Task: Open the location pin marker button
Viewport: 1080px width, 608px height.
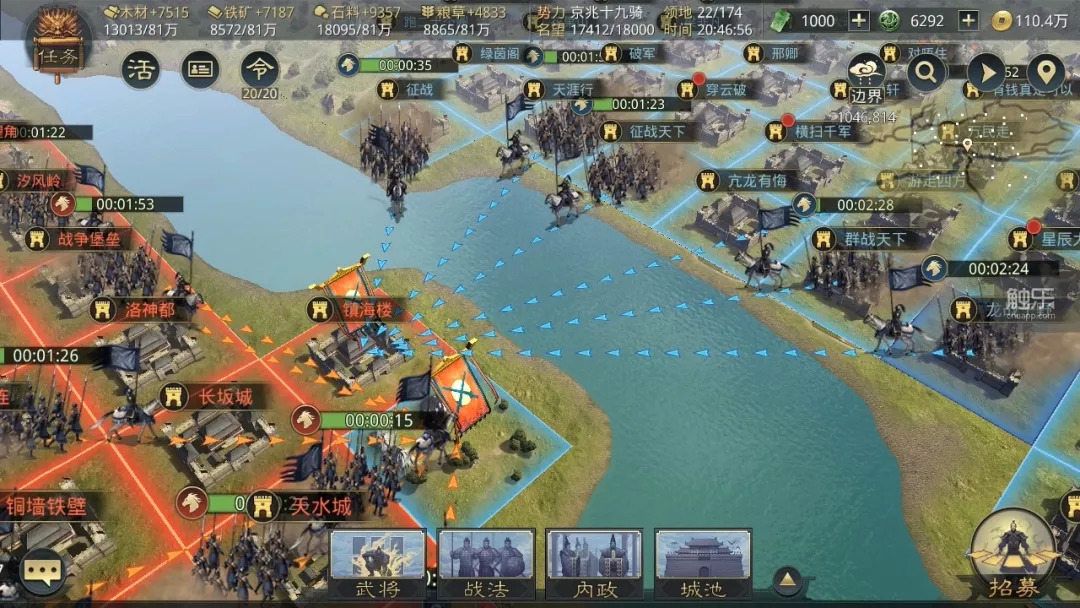Action: click(1045, 72)
